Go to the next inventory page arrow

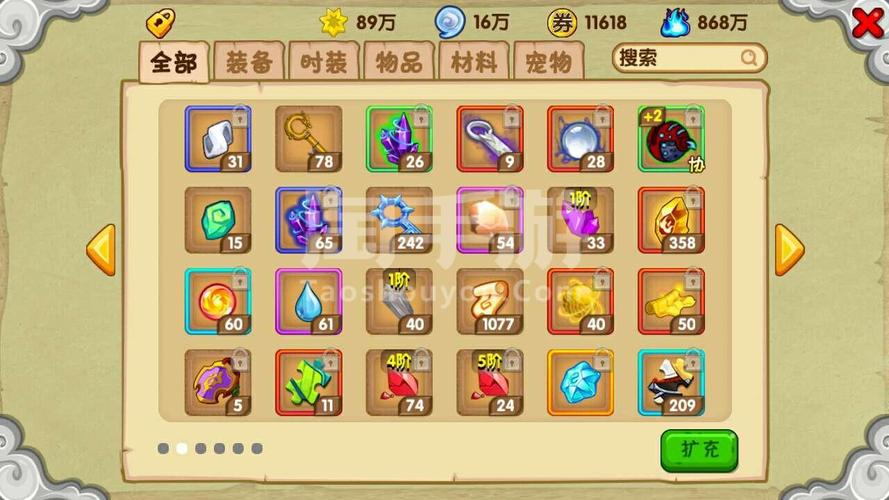[x=789, y=249]
